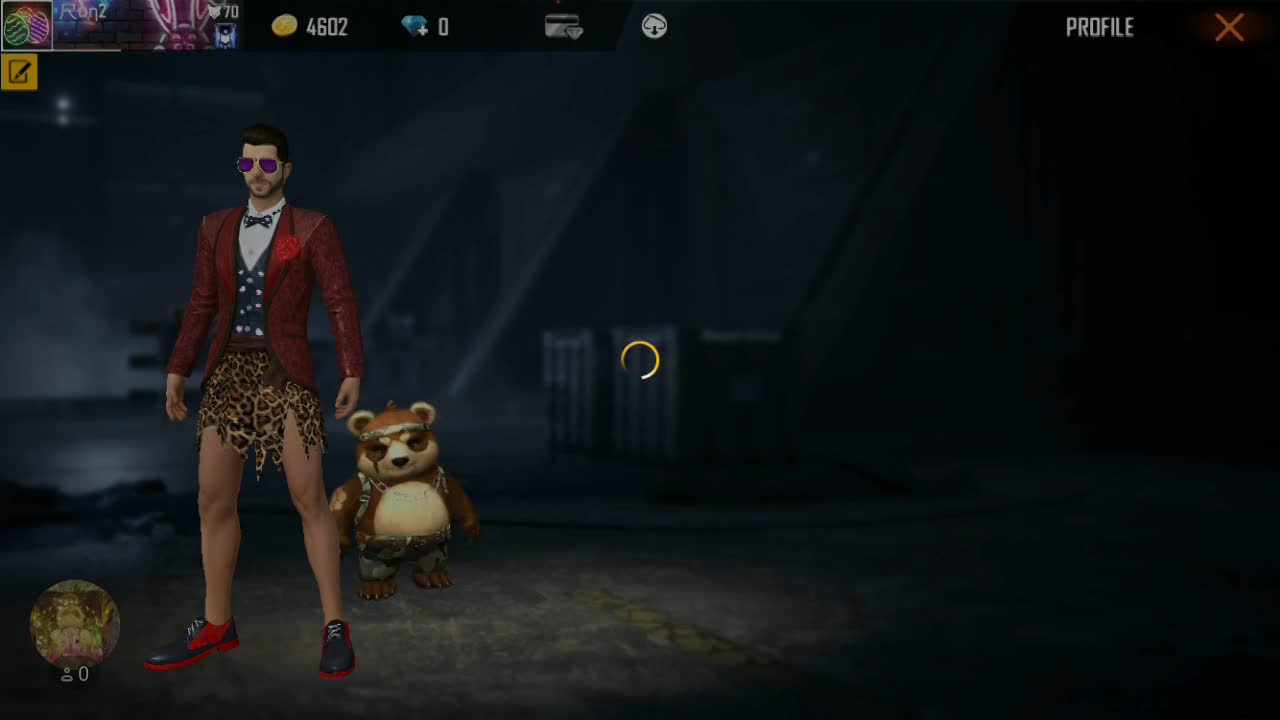Select the blue rank badge icon
This screenshot has height=720, width=1280.
(x=225, y=36)
